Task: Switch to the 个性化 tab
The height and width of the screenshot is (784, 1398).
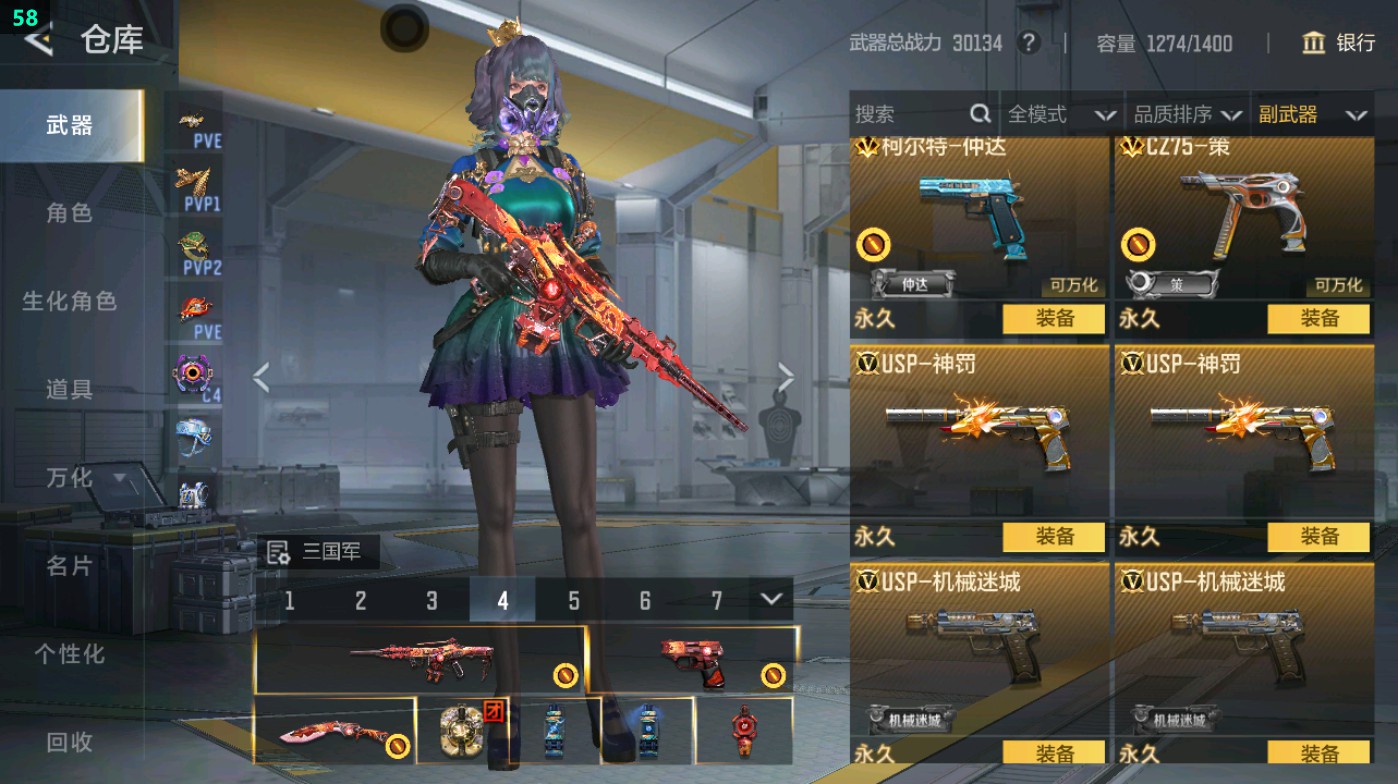Action: (69, 654)
